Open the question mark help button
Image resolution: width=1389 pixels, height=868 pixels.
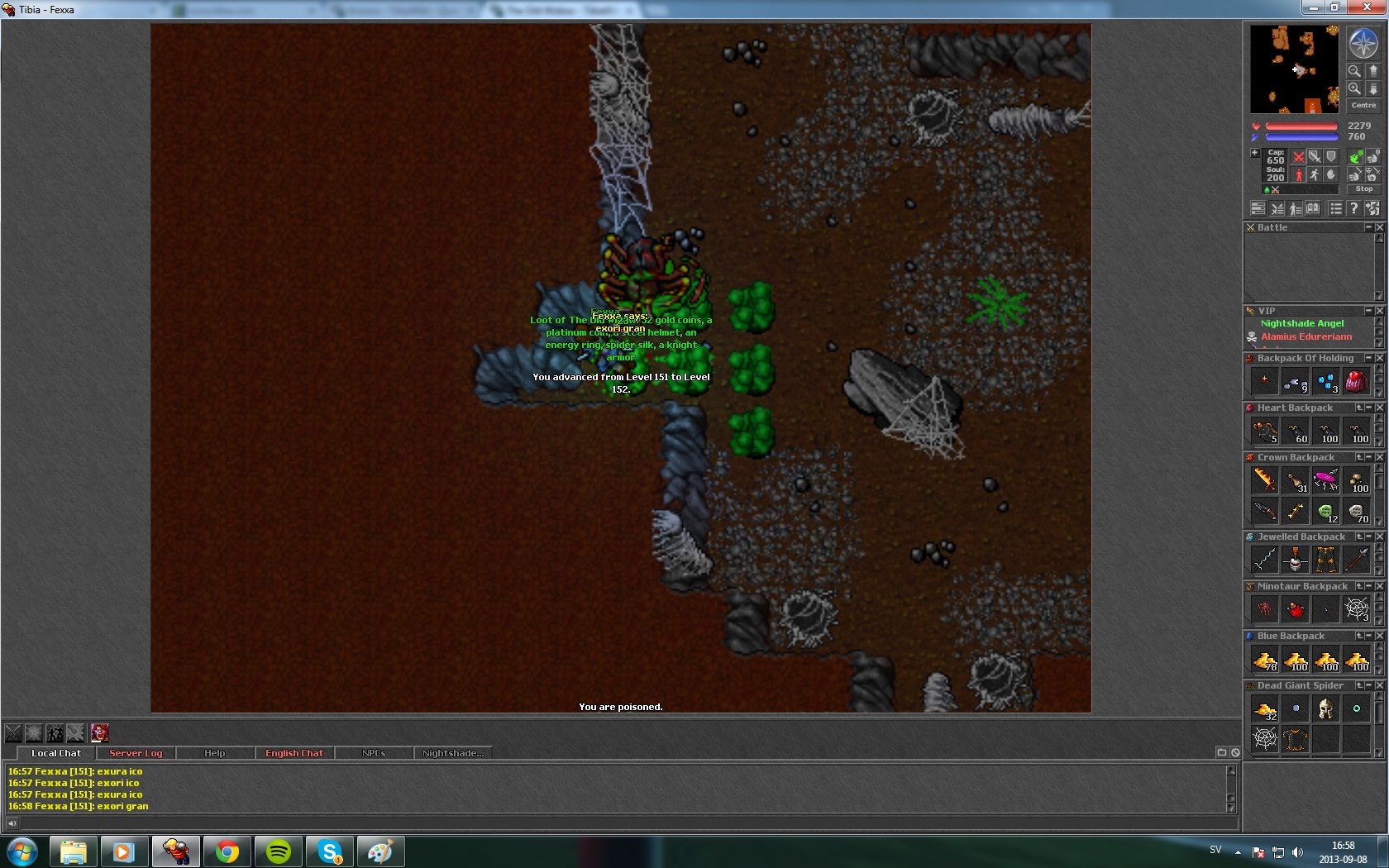coord(1353,208)
